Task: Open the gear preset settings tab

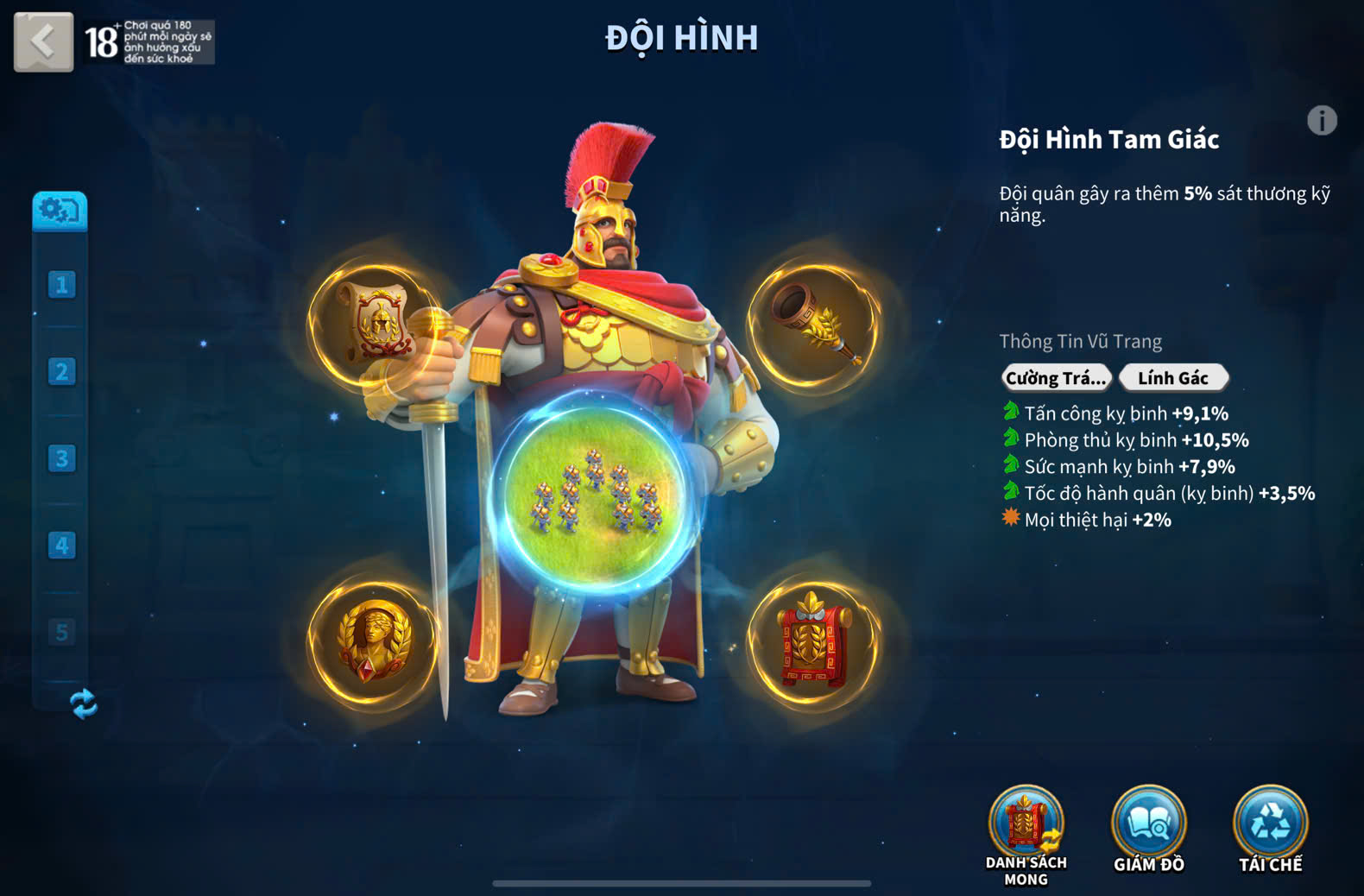Action: [60, 211]
